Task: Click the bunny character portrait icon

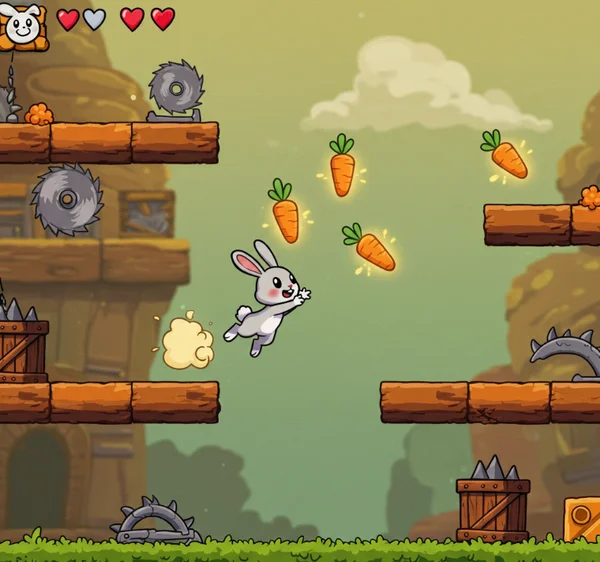Action: (23, 24)
